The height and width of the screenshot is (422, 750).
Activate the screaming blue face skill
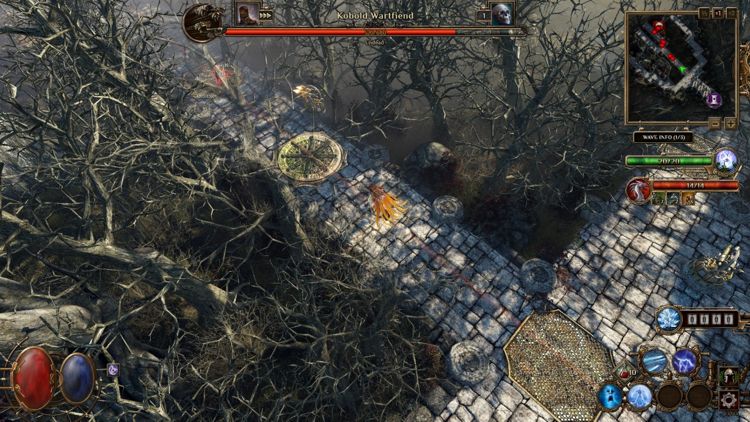coord(610,396)
